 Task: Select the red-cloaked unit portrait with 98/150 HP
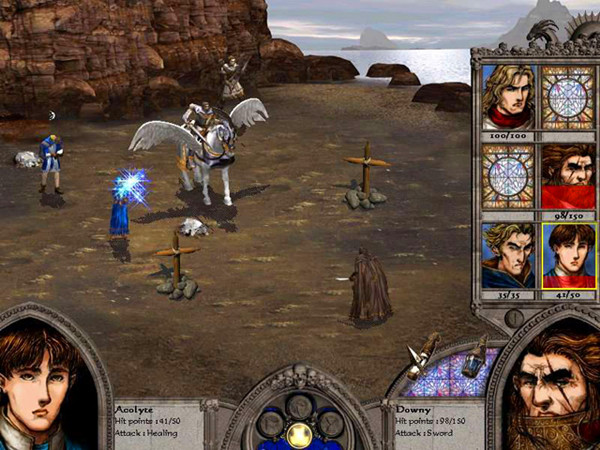[x=568, y=176]
